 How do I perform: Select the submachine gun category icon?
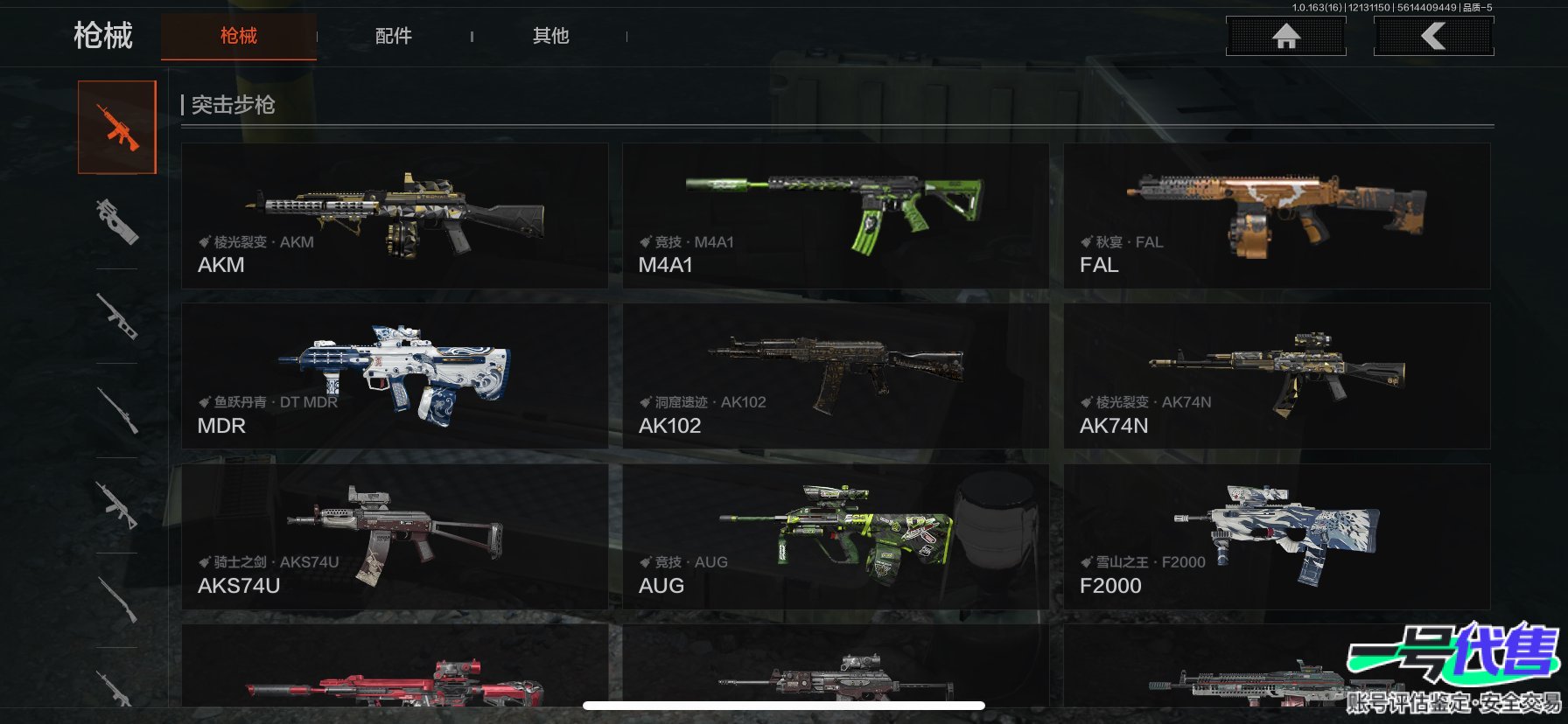tap(117, 221)
